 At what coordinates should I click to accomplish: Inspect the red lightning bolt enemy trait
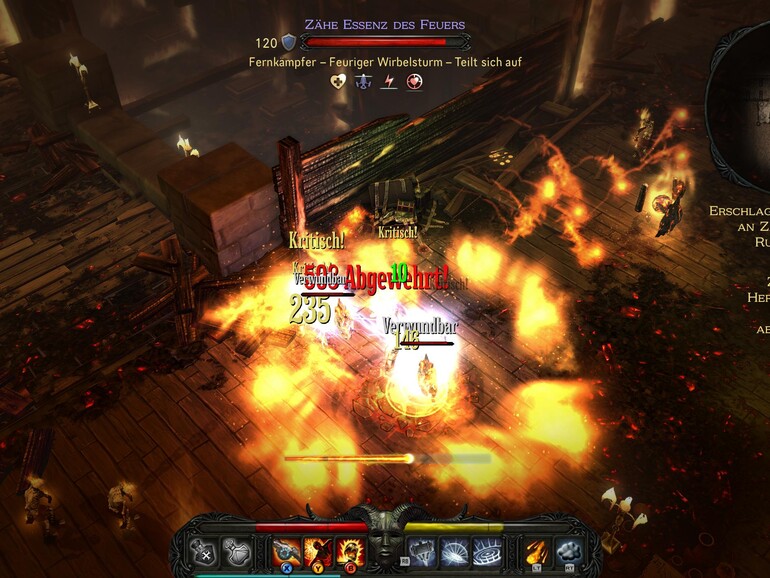389,82
